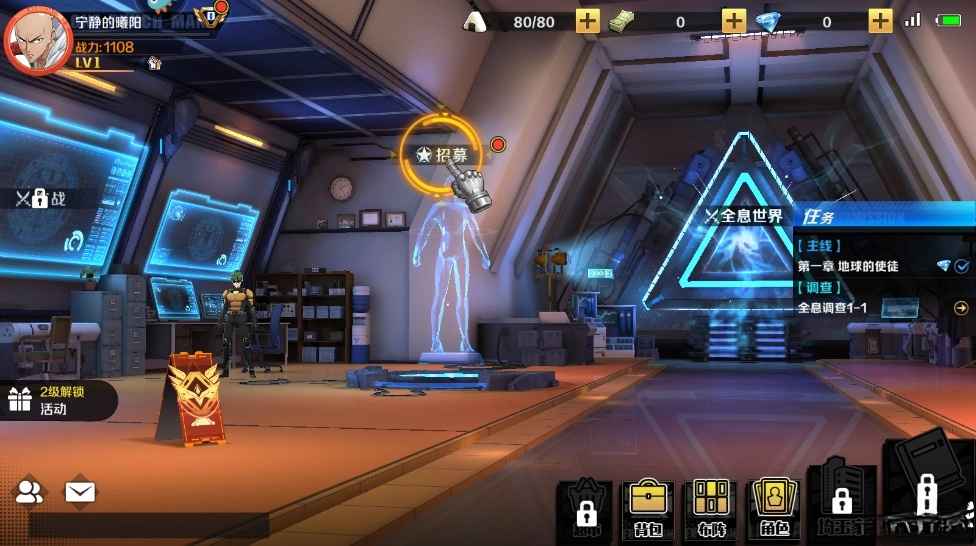Open the mail envelope icon
Image resolution: width=976 pixels, height=546 pixels.
(80, 491)
